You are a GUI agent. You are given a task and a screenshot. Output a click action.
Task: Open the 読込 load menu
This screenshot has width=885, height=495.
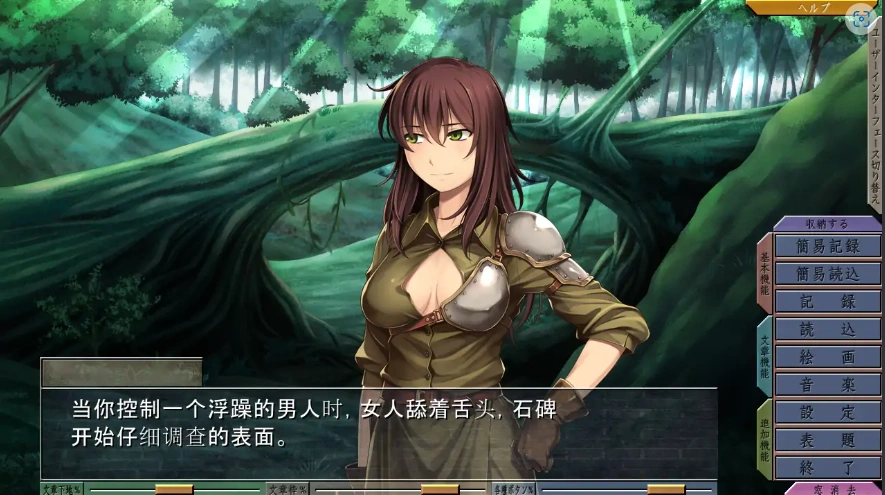click(827, 329)
